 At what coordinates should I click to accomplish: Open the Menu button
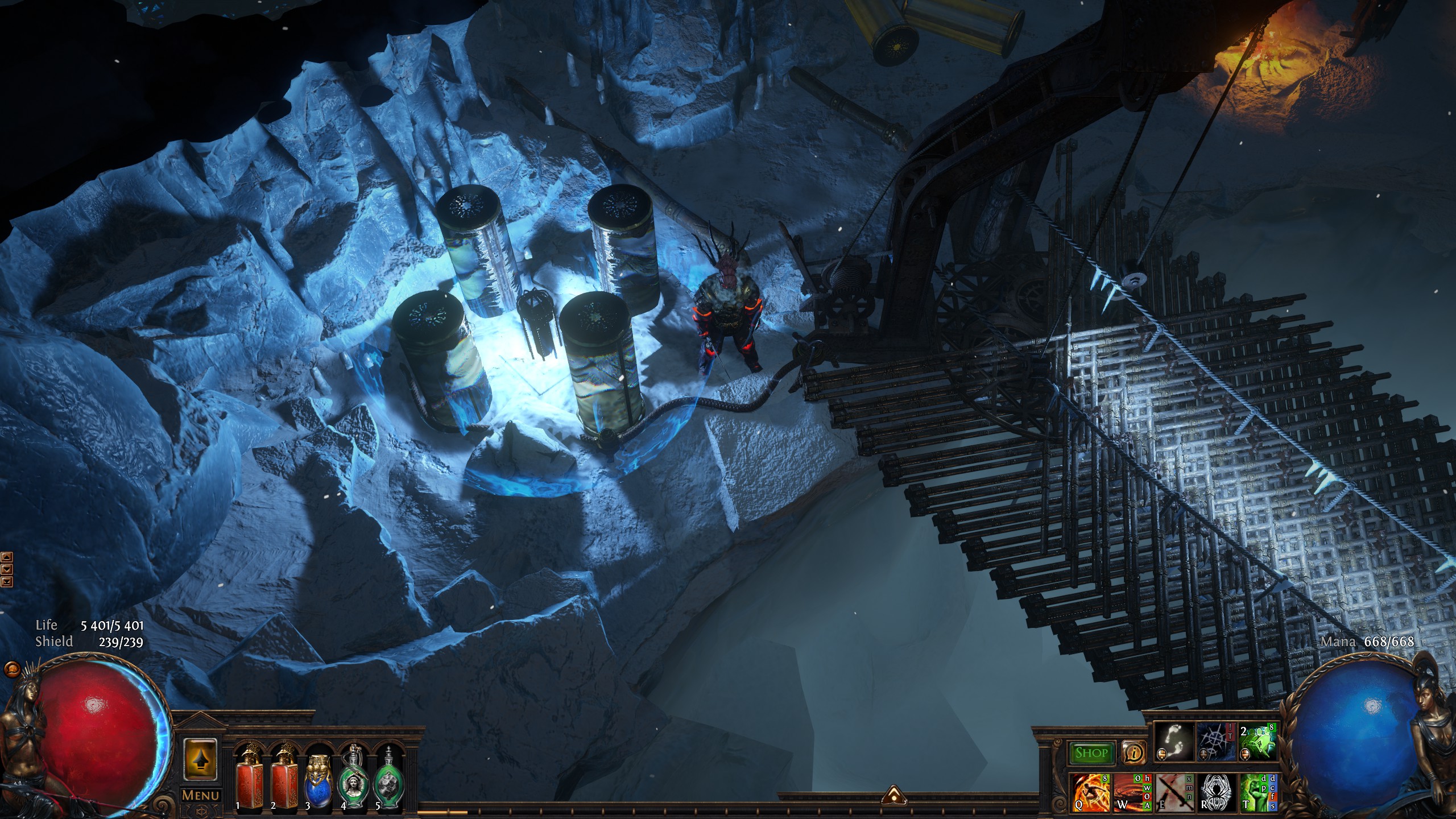200,795
